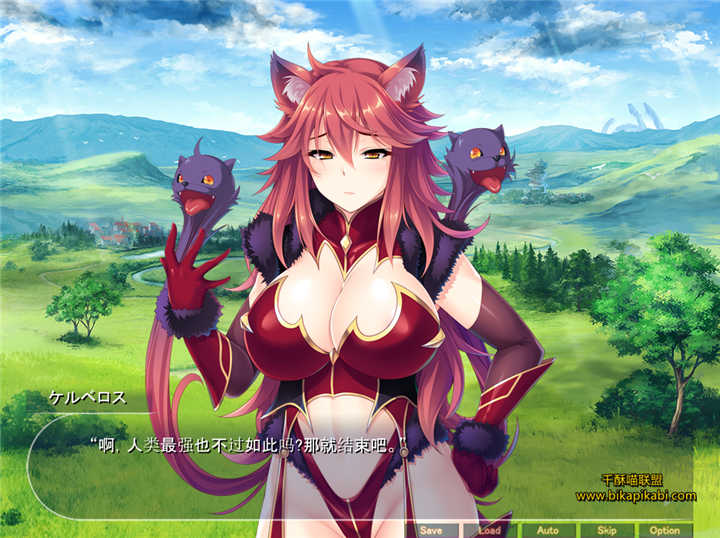Open the Option settings

click(664, 530)
